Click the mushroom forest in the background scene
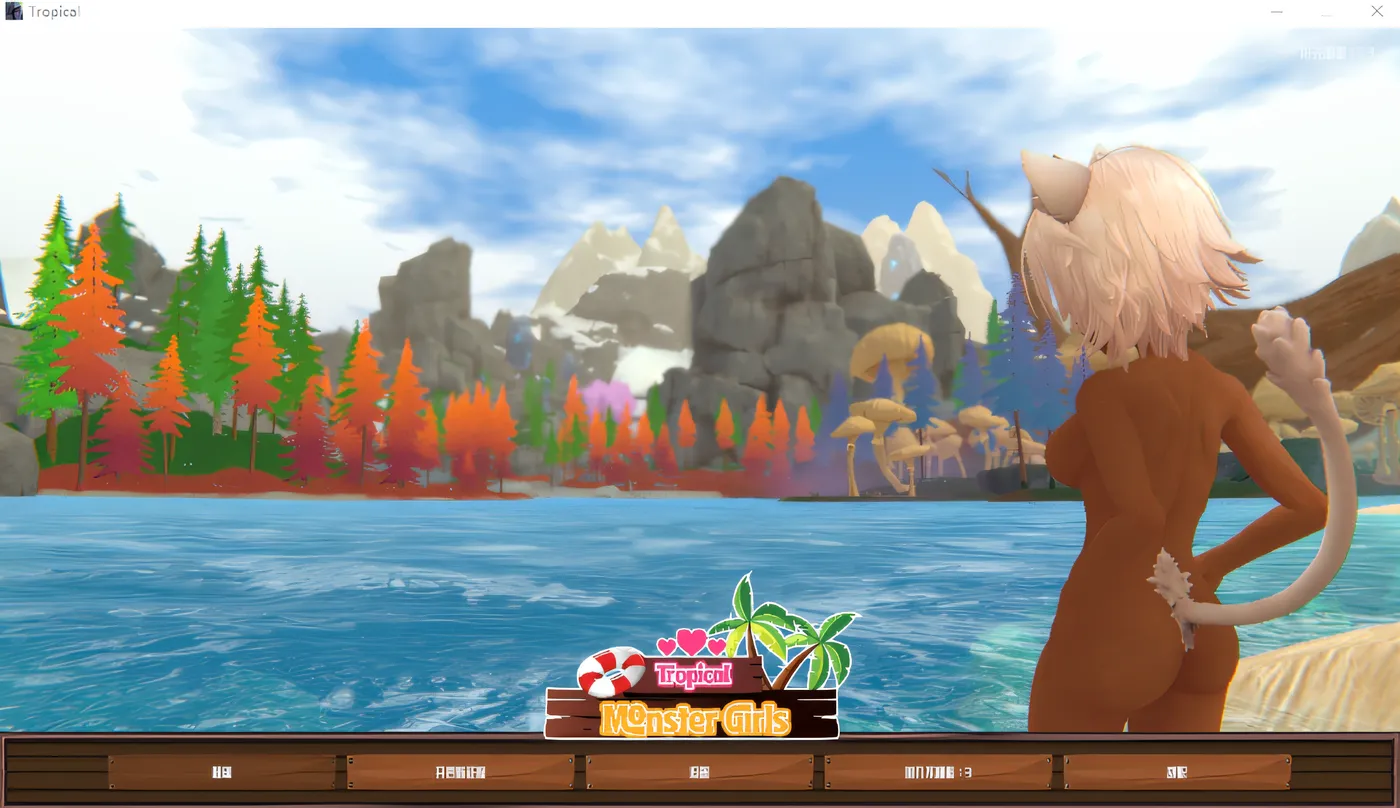 pos(900,420)
